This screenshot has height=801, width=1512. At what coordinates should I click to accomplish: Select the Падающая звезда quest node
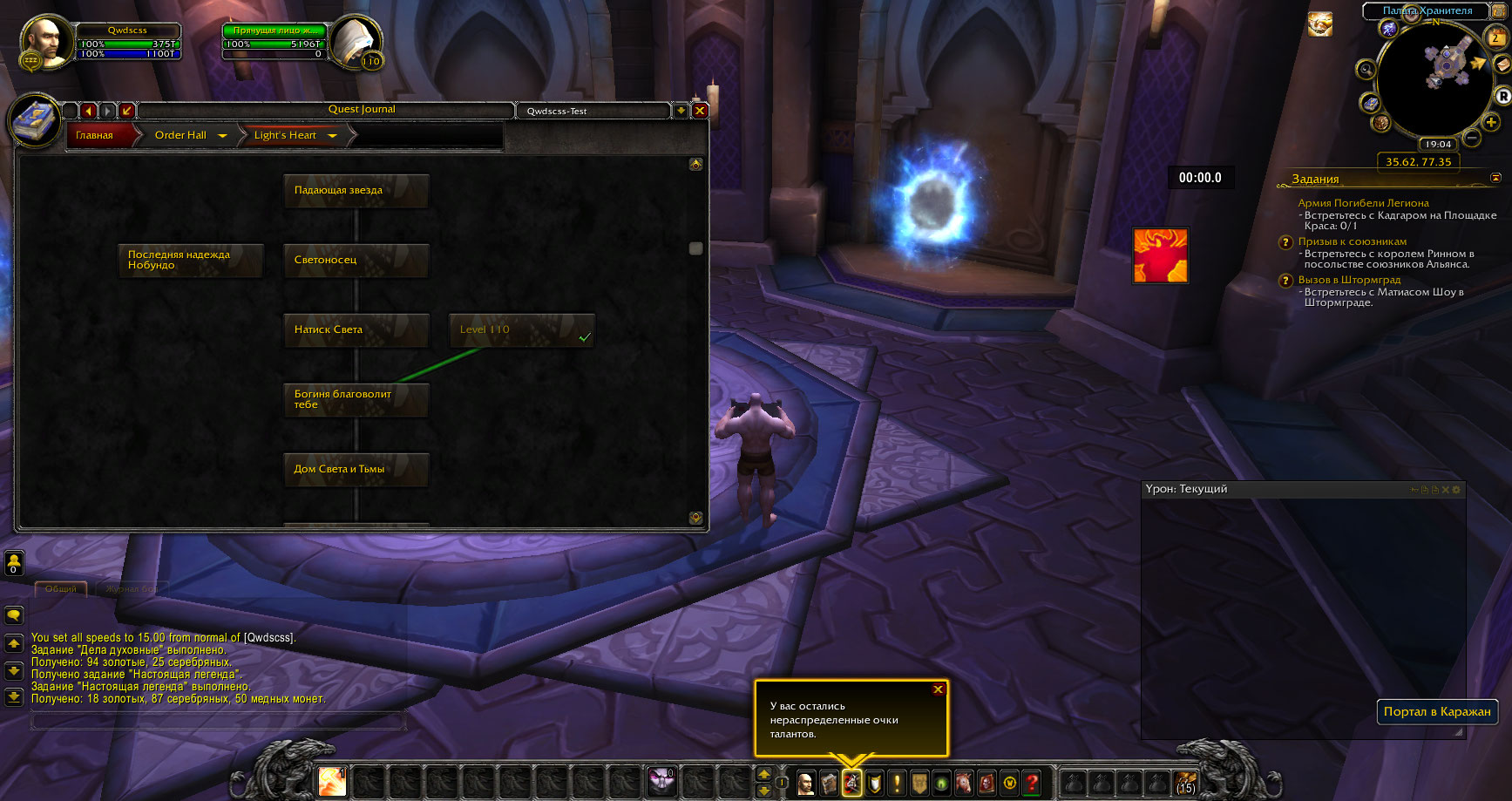356,190
